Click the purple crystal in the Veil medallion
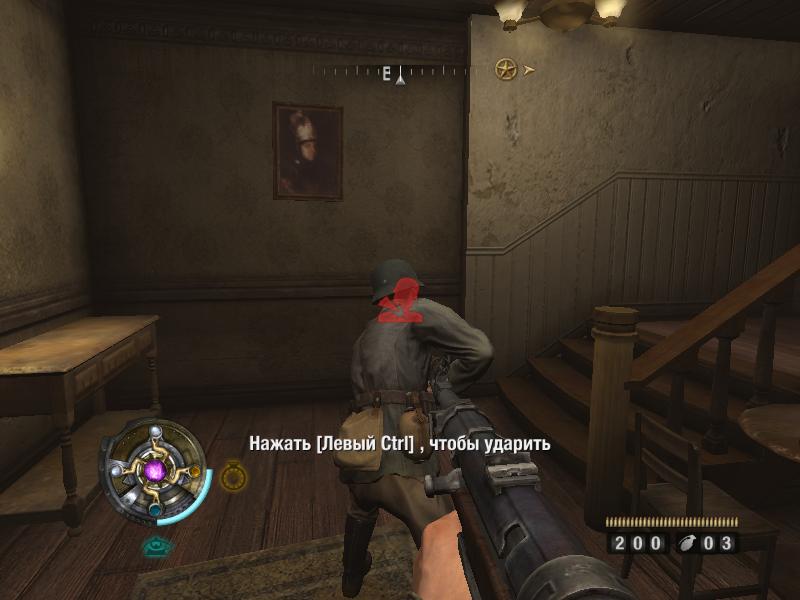Viewport: 800px width, 600px height. tap(155, 468)
